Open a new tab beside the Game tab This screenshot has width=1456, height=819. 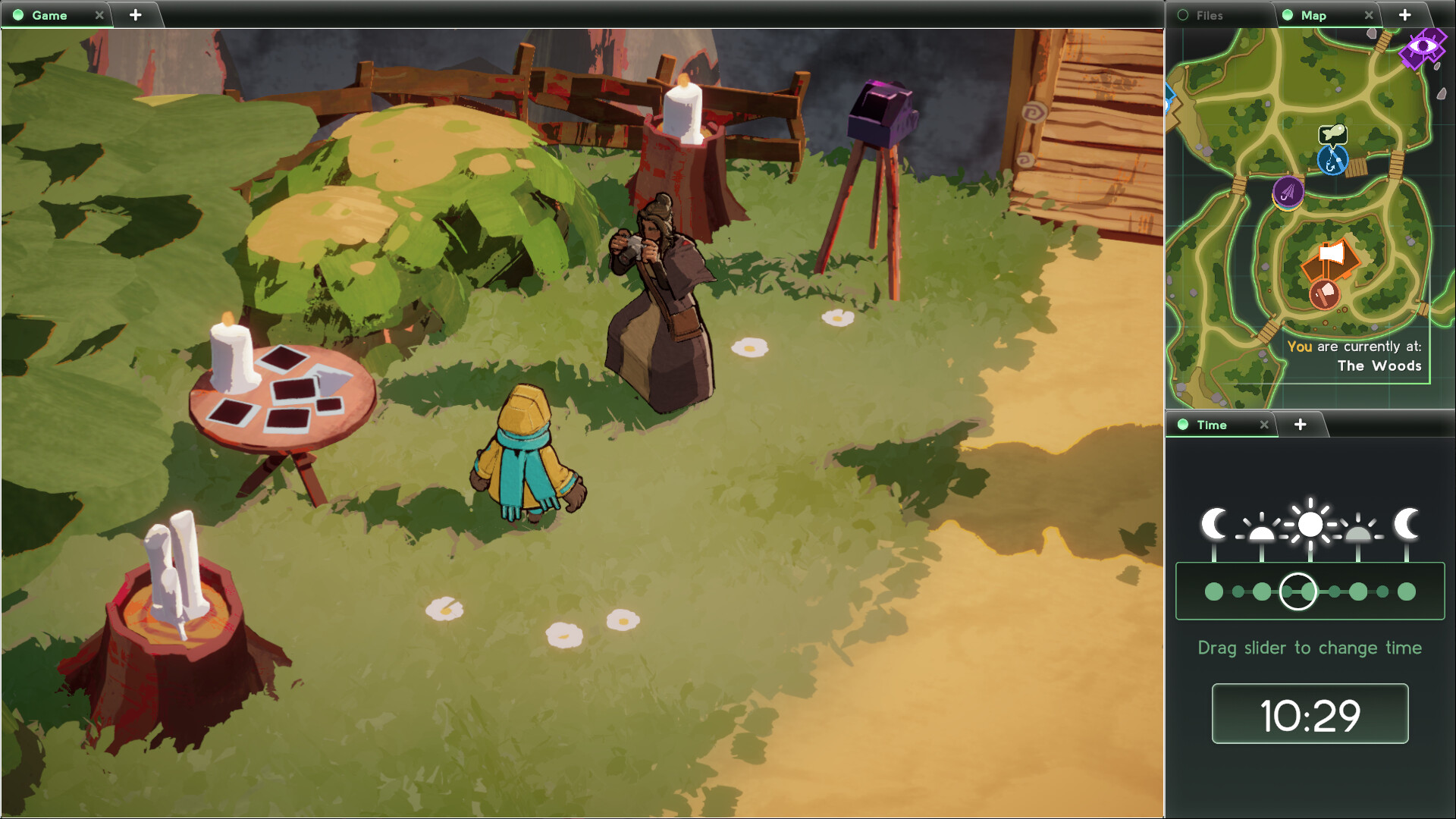136,14
